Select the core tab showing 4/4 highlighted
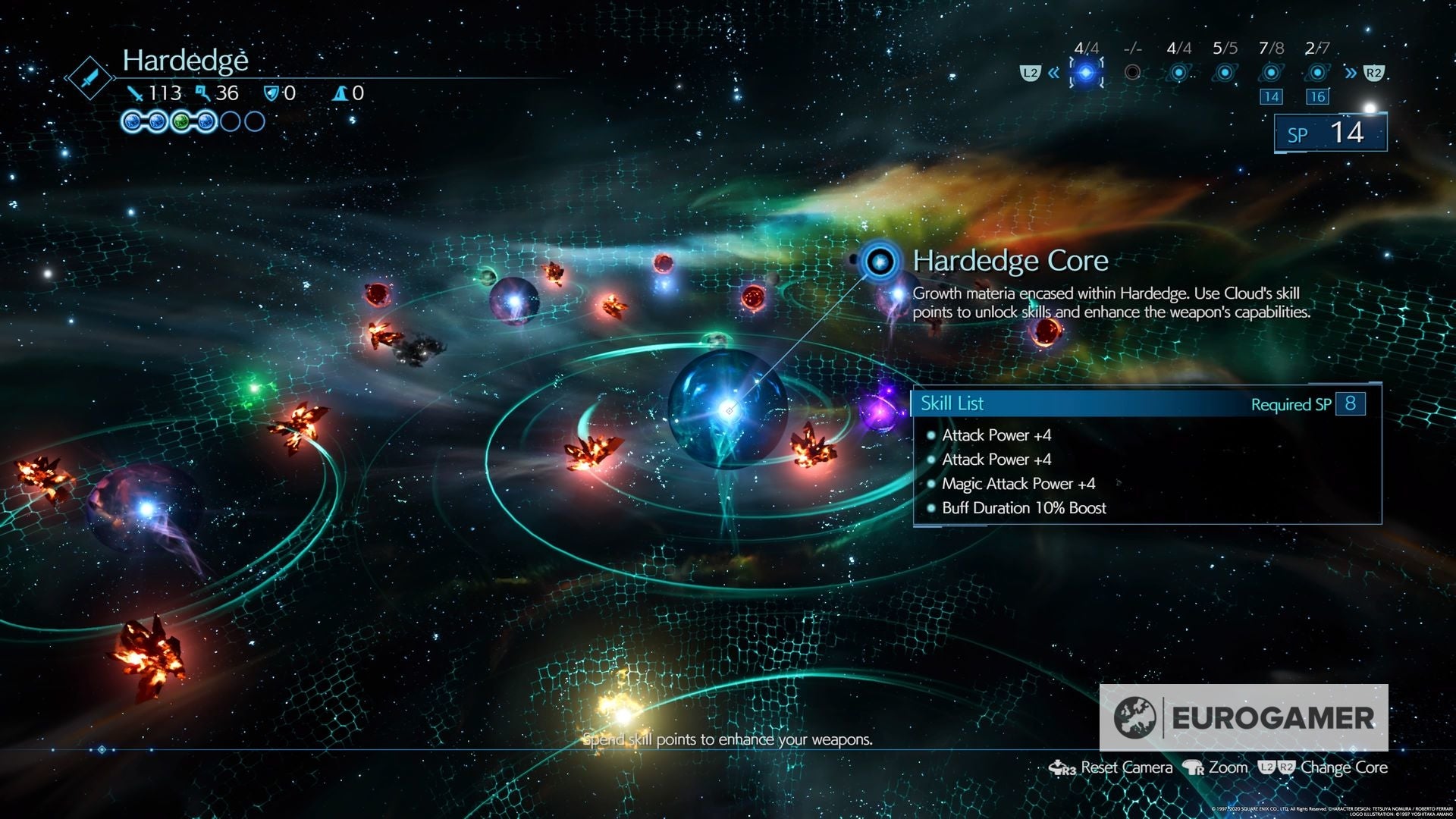The width and height of the screenshot is (1456, 819). 1086,73
